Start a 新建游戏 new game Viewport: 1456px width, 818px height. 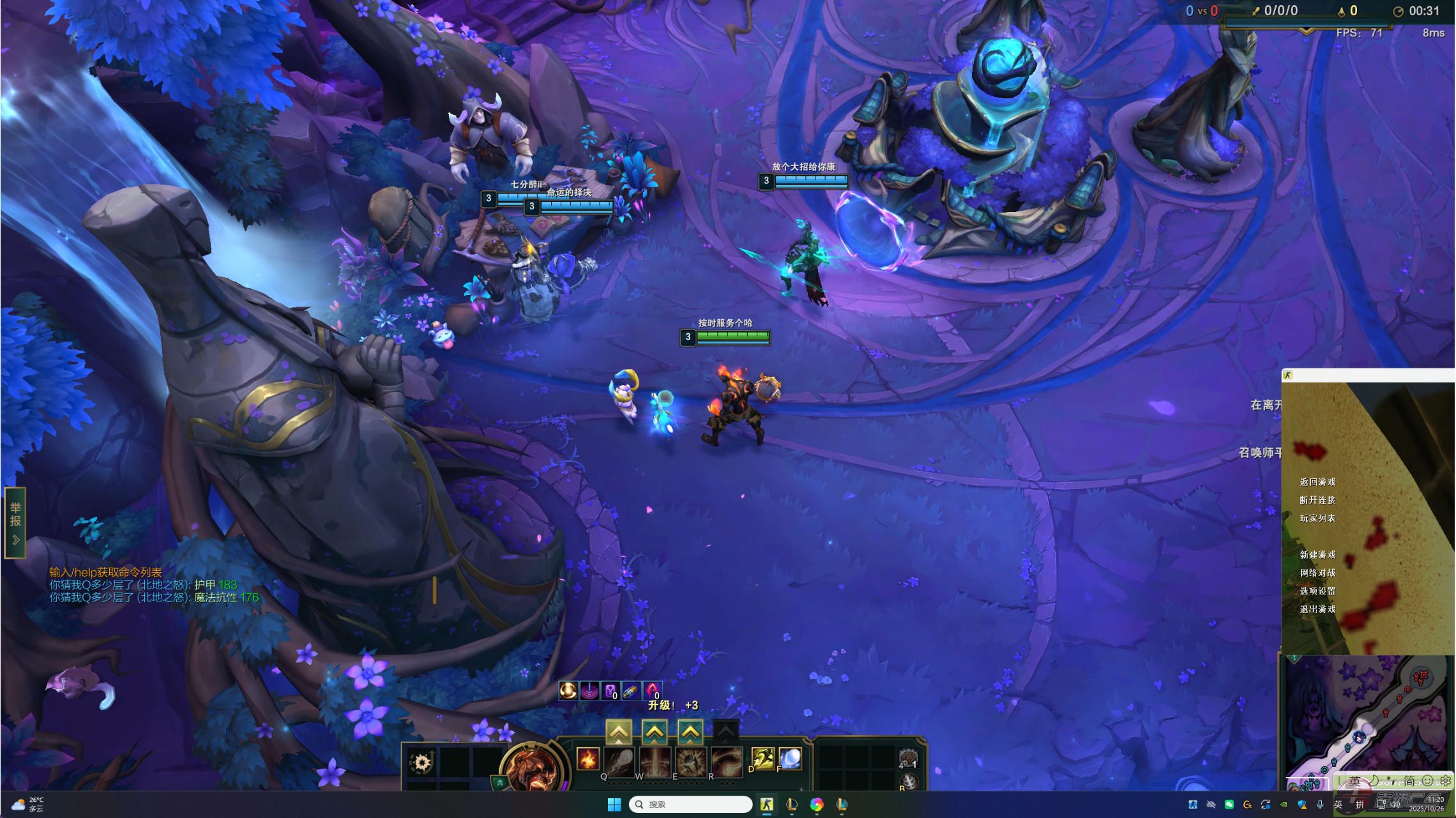(1317, 555)
